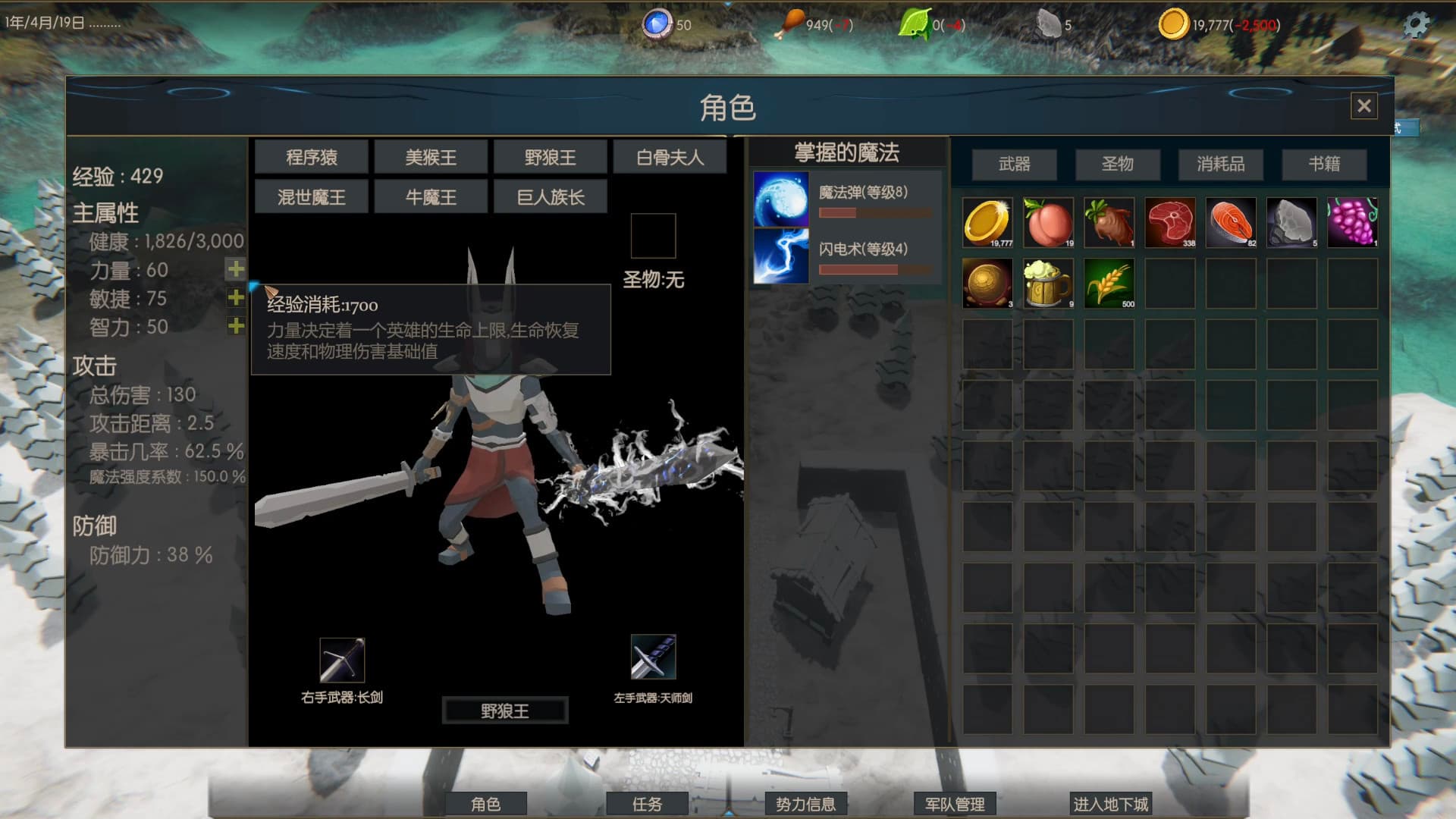Increase 智力 with the plus button
The image size is (1456, 819).
pyautogui.click(x=236, y=328)
